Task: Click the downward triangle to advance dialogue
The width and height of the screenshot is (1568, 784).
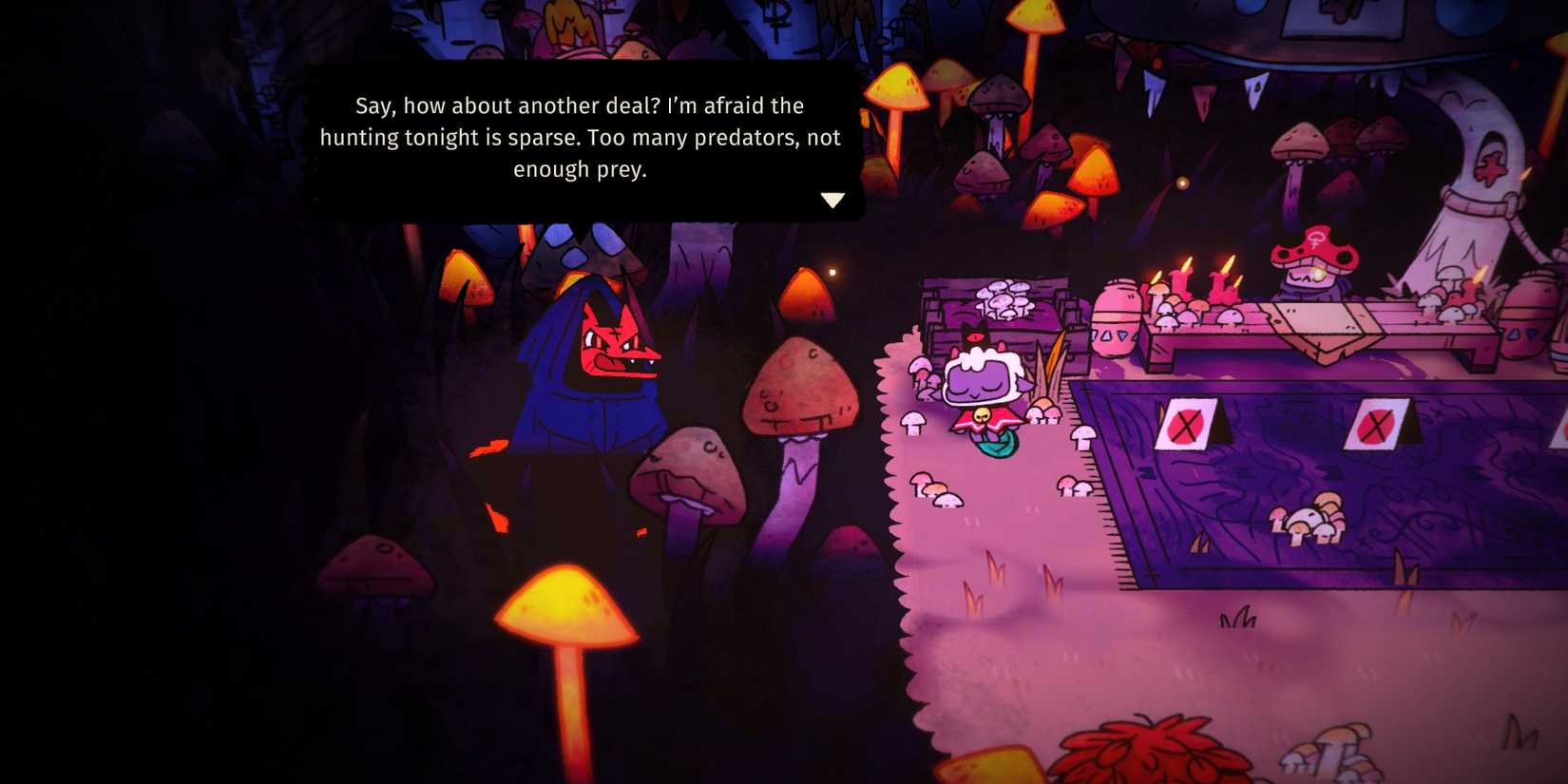Action: point(833,200)
